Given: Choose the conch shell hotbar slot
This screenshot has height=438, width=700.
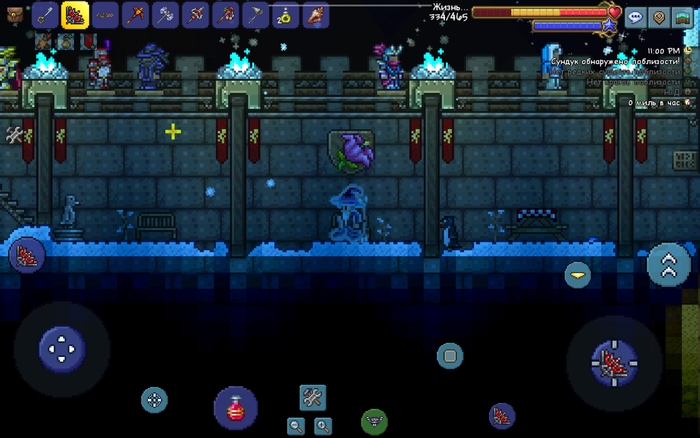Looking at the screenshot, I should tap(315, 14).
